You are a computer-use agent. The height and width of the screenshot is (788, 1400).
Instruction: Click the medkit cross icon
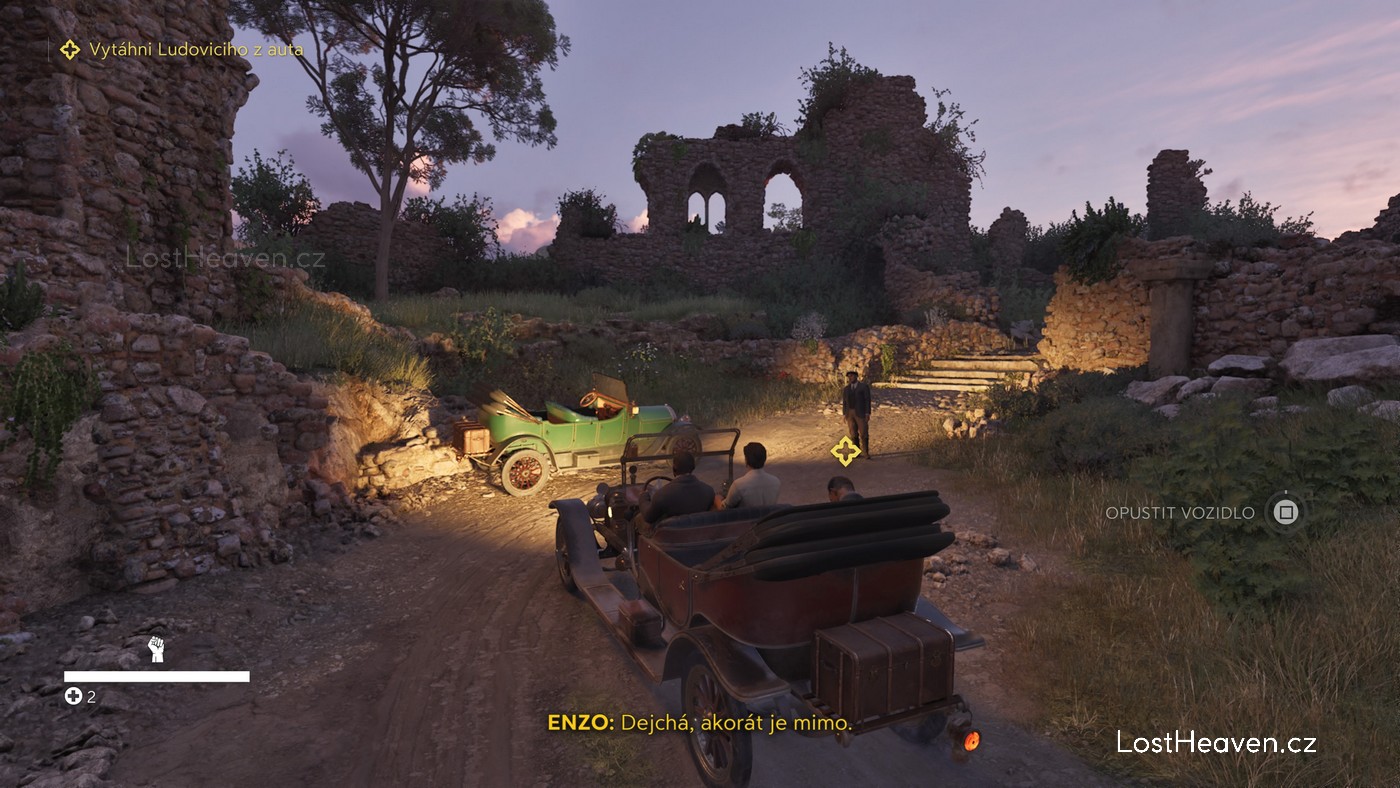pos(73,696)
